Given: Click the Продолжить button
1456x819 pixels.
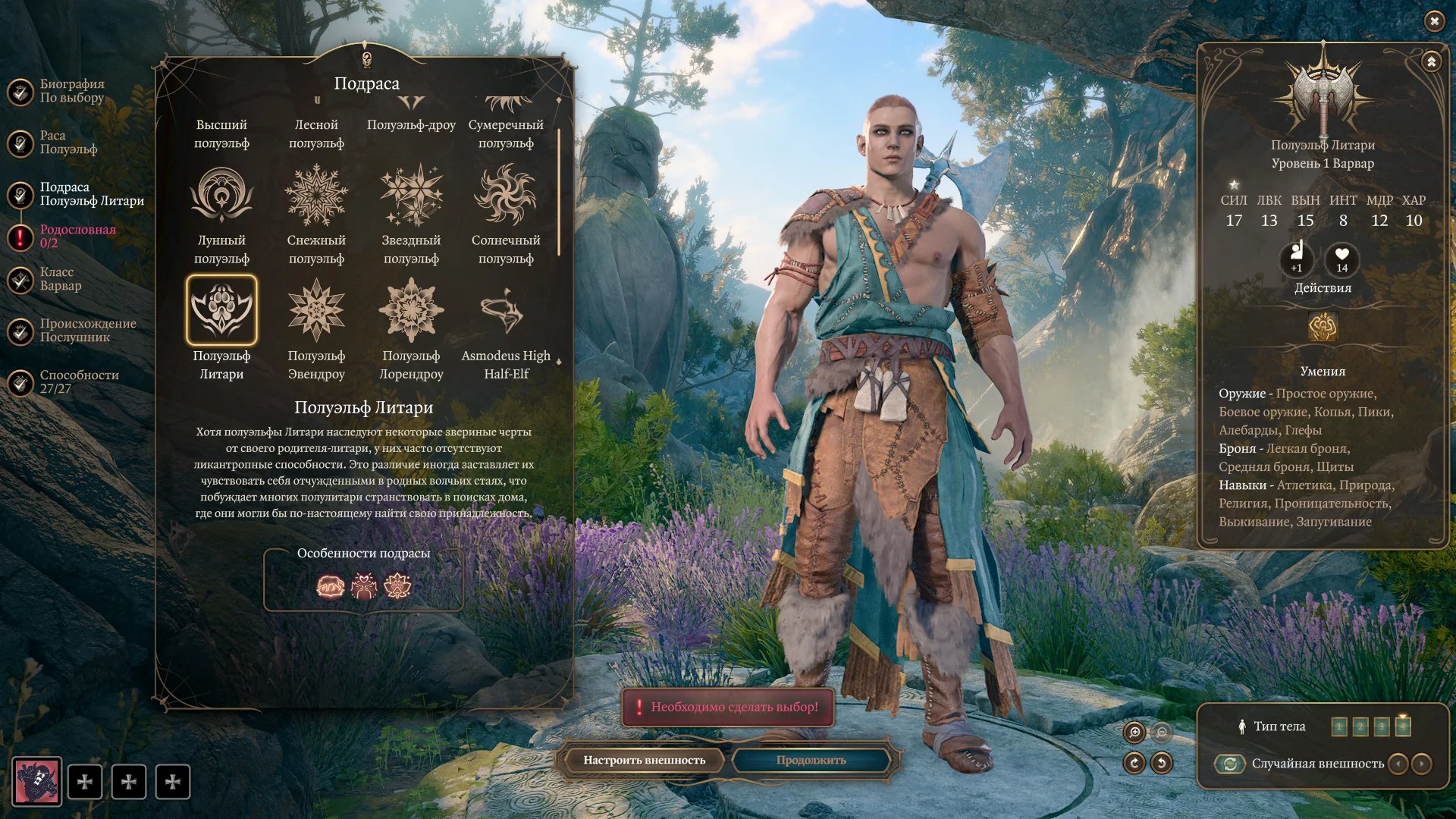Looking at the screenshot, I should click(x=811, y=760).
